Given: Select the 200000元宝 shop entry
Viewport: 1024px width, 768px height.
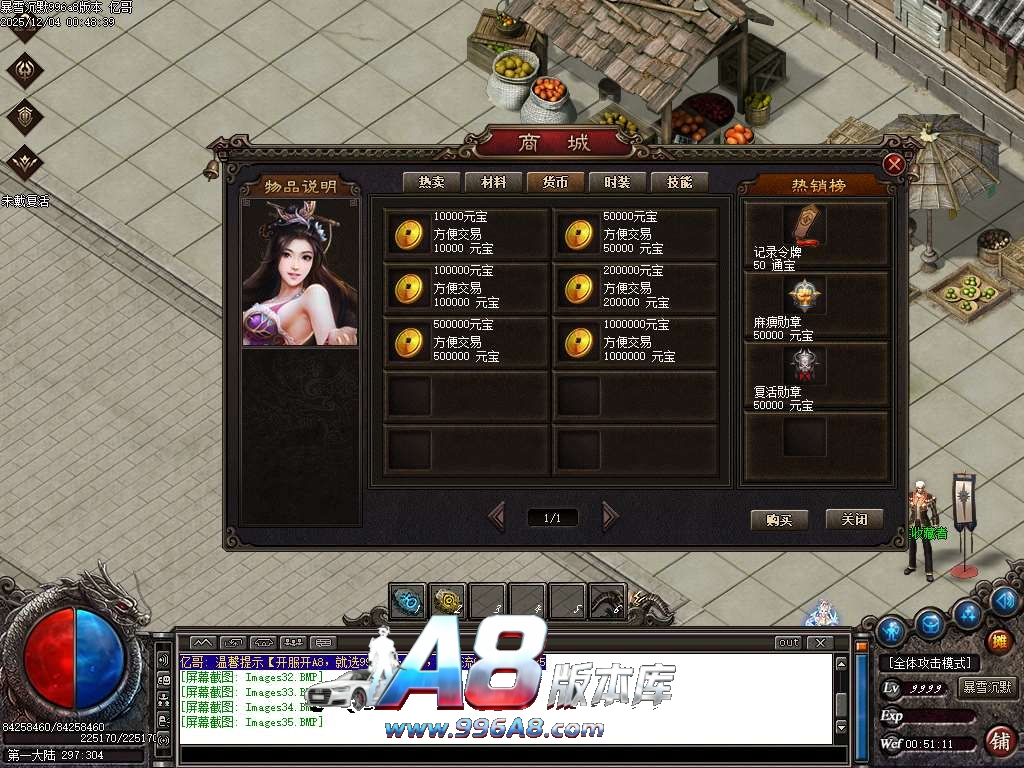Looking at the screenshot, I should point(636,287).
